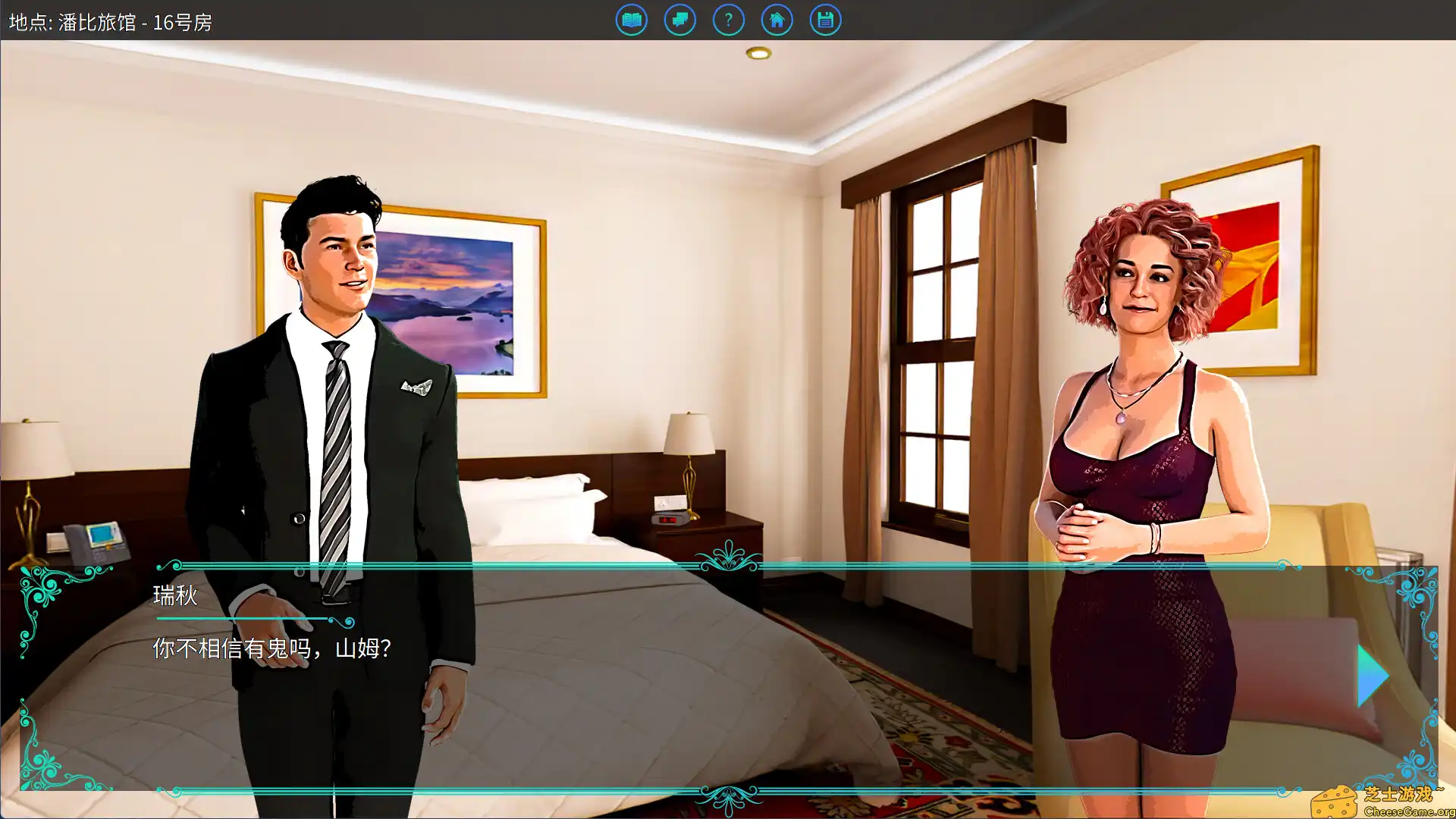Select the leftmost circular toolbar icon
Viewport: 1456px width, 819px height.
pyautogui.click(x=632, y=20)
